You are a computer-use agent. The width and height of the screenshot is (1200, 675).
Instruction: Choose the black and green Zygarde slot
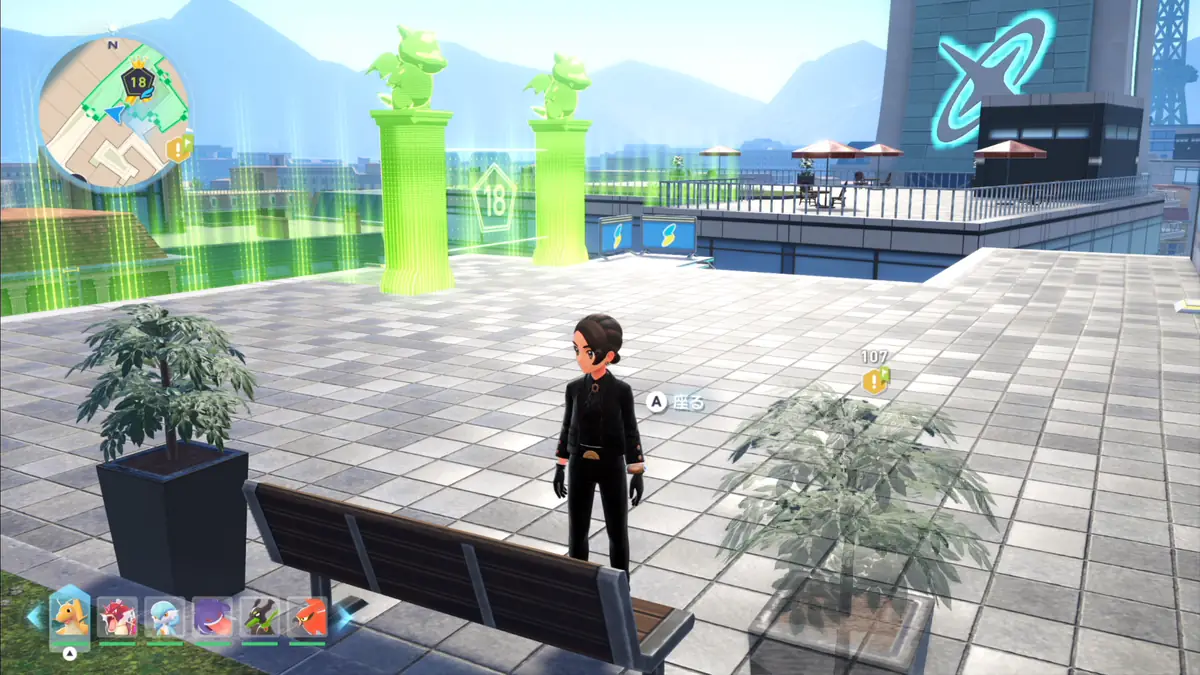260,617
